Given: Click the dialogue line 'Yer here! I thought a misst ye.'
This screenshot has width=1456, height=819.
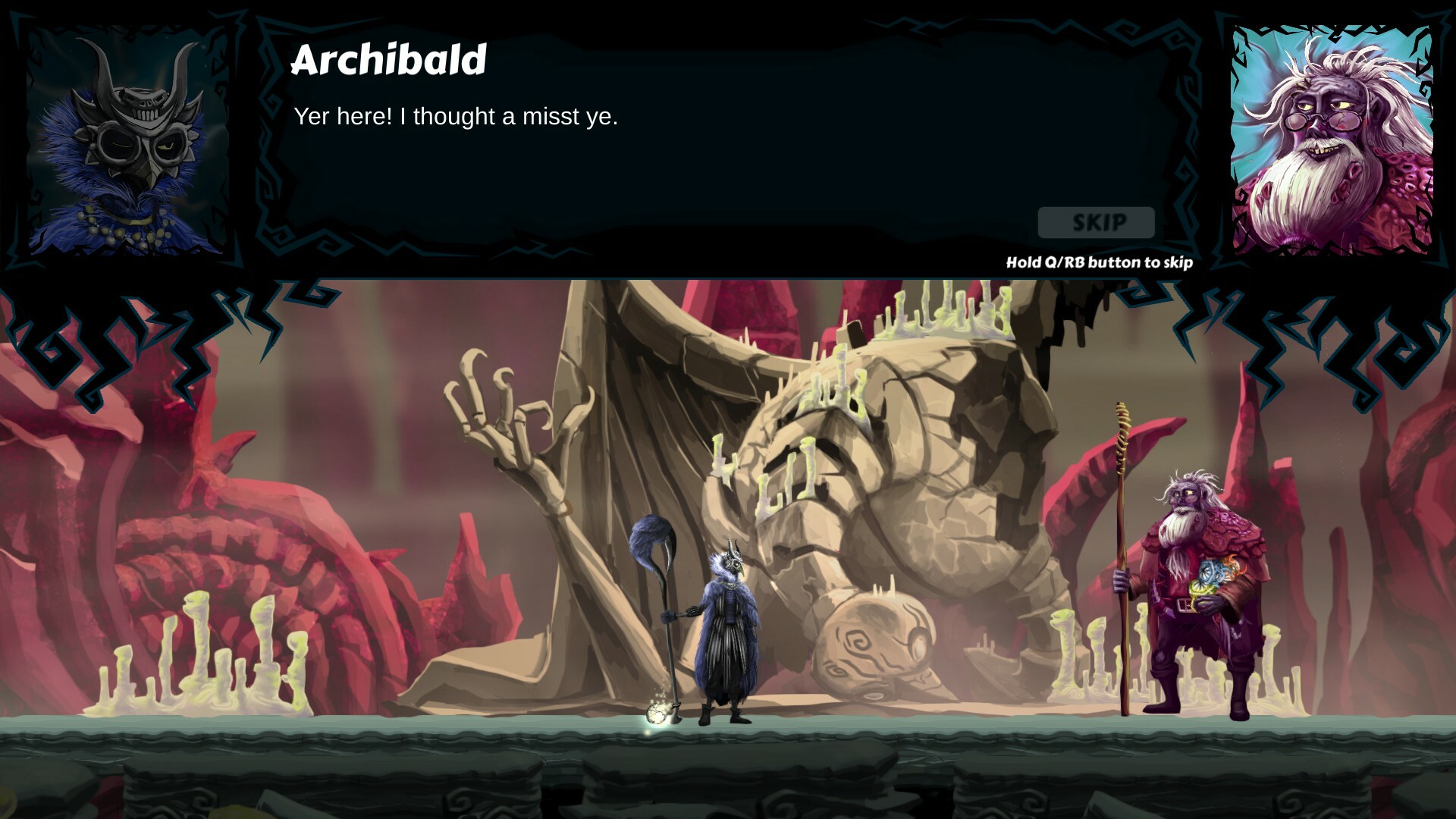Looking at the screenshot, I should coord(455,117).
